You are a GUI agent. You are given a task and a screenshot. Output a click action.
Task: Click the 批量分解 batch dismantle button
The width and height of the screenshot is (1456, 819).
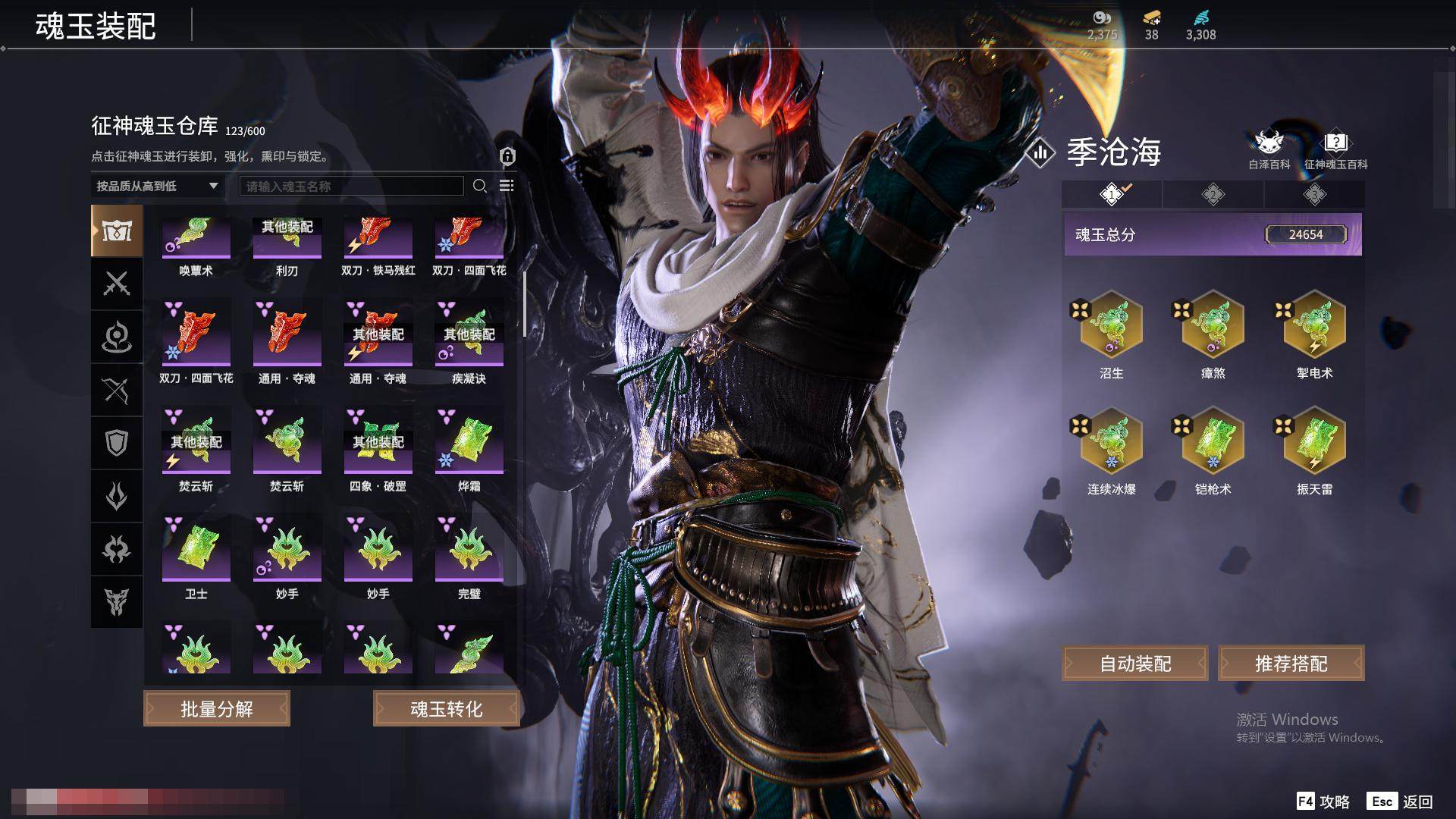[x=217, y=709]
